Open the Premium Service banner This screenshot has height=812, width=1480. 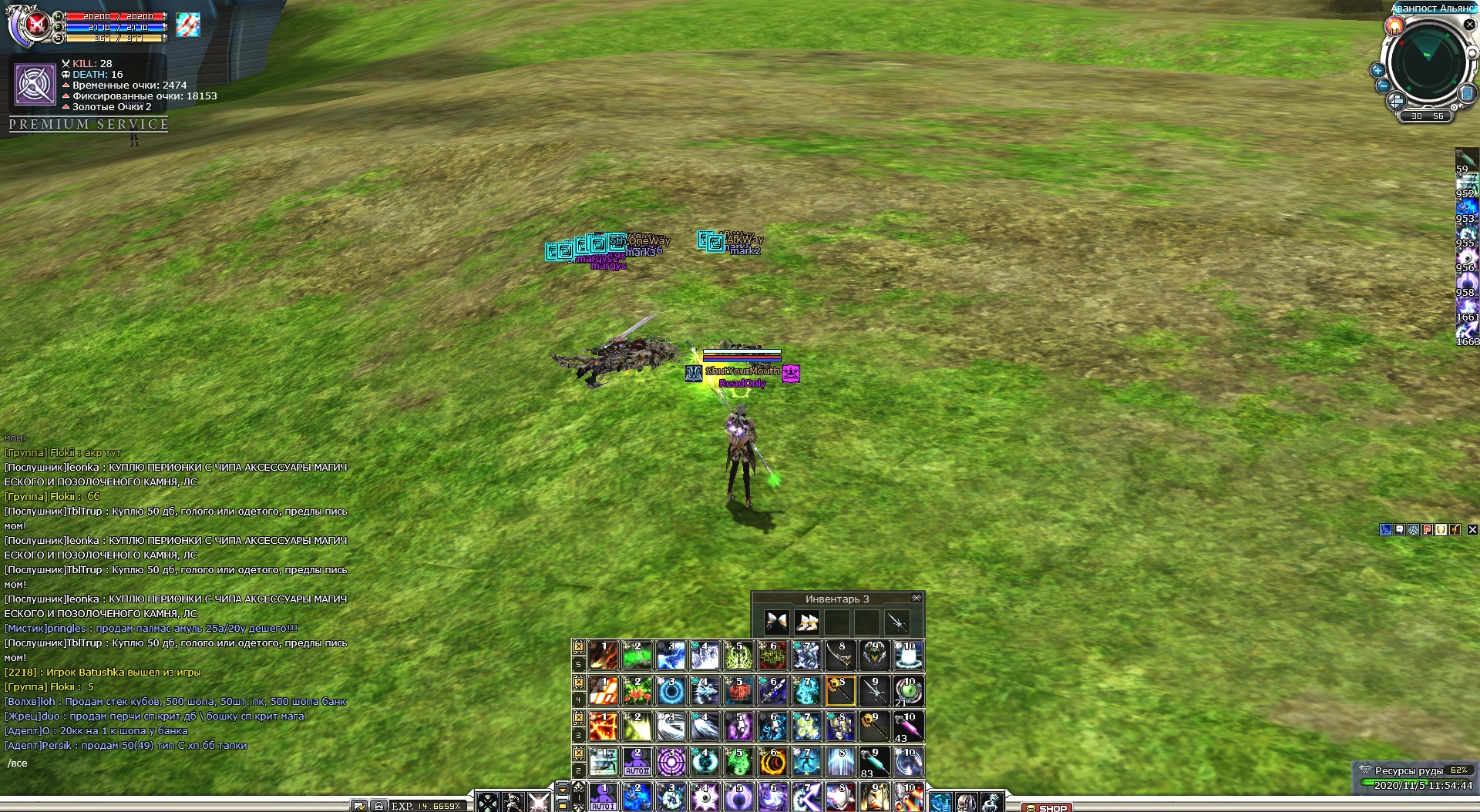point(89,124)
